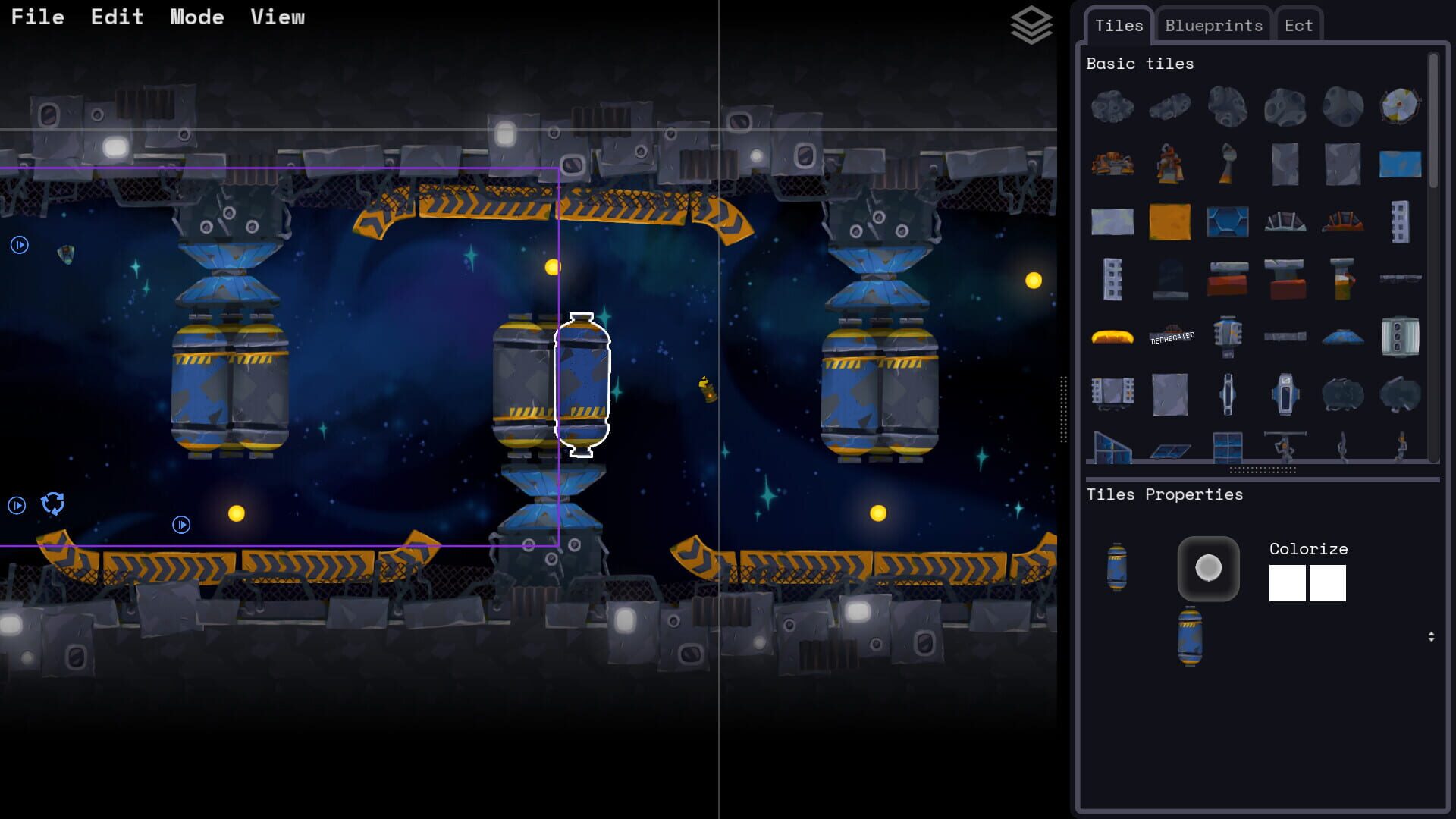The image size is (1456, 819).
Task: Click the left Colorize color swatch
Action: point(1287,583)
